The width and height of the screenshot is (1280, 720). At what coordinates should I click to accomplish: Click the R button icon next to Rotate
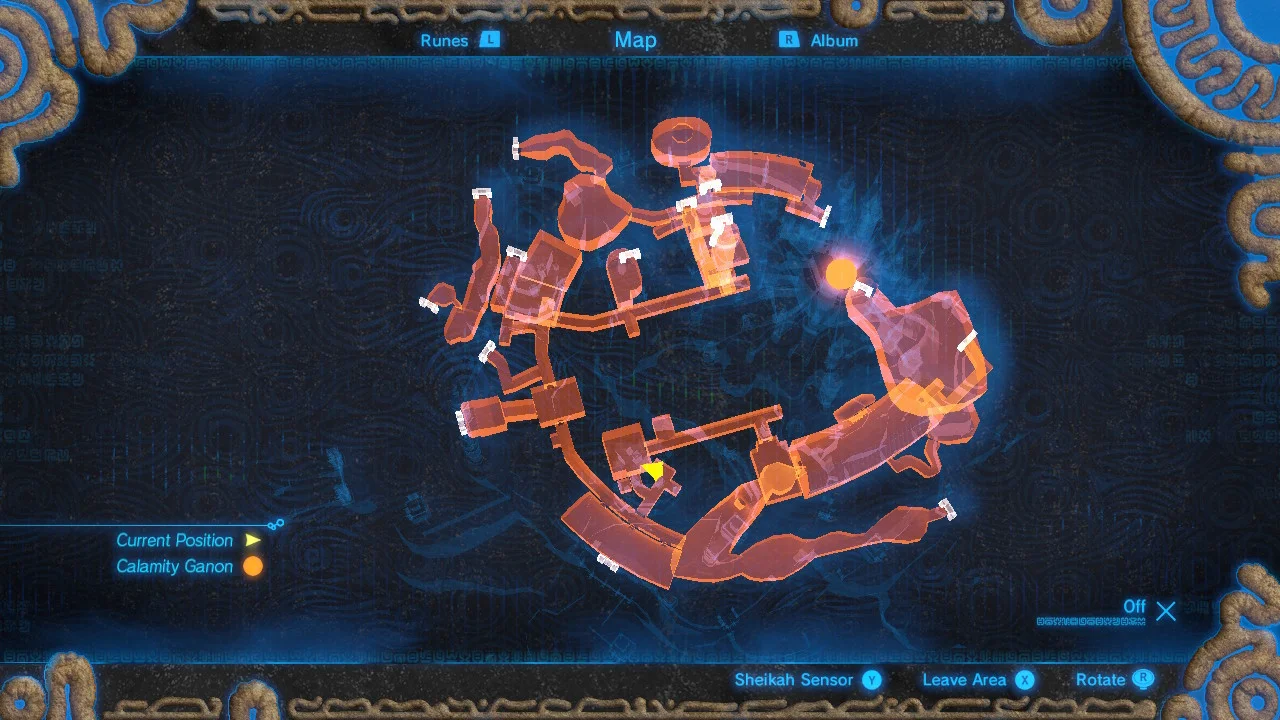pyautogui.click(x=1144, y=679)
